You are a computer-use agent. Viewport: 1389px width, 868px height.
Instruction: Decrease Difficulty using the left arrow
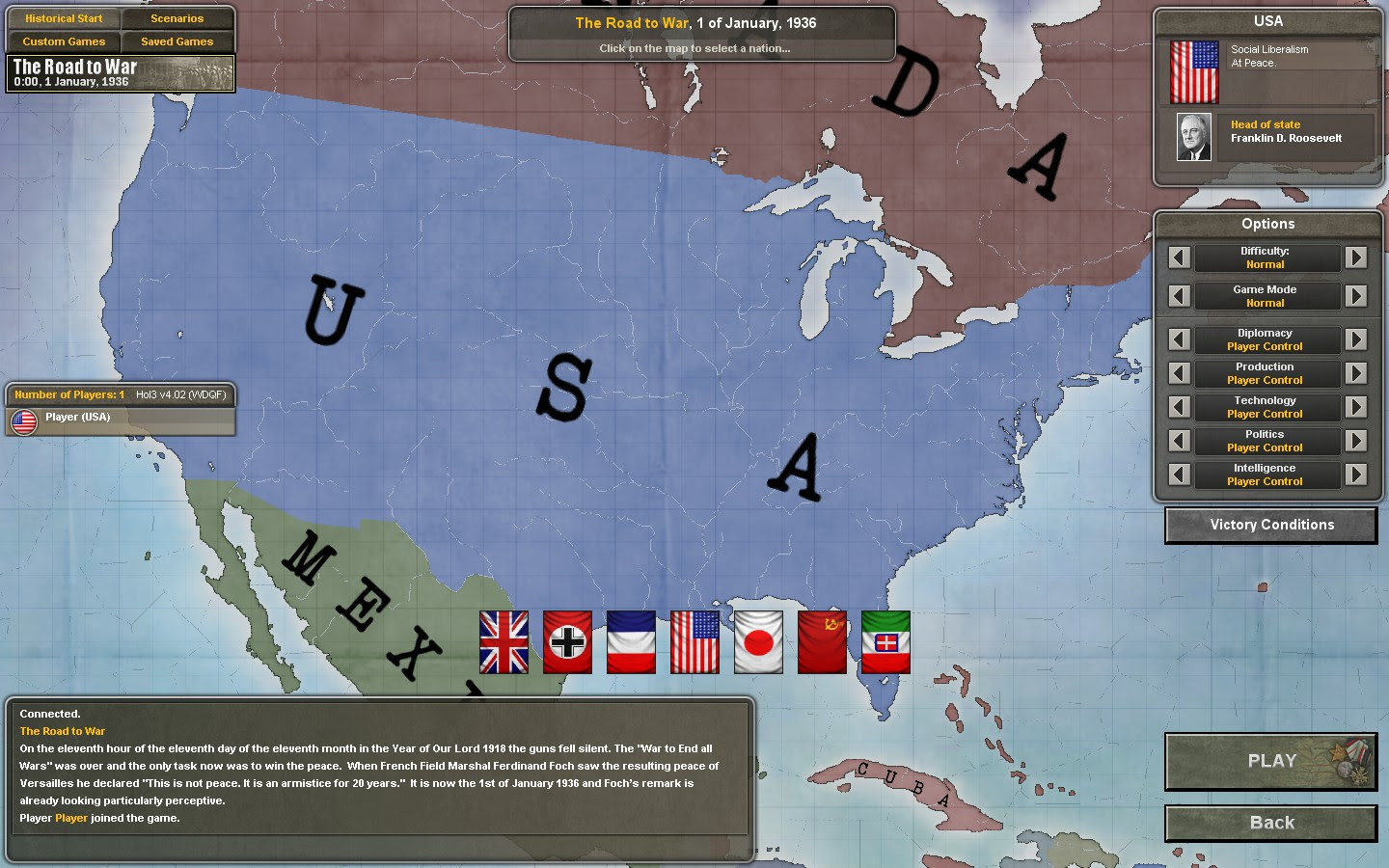1179,258
